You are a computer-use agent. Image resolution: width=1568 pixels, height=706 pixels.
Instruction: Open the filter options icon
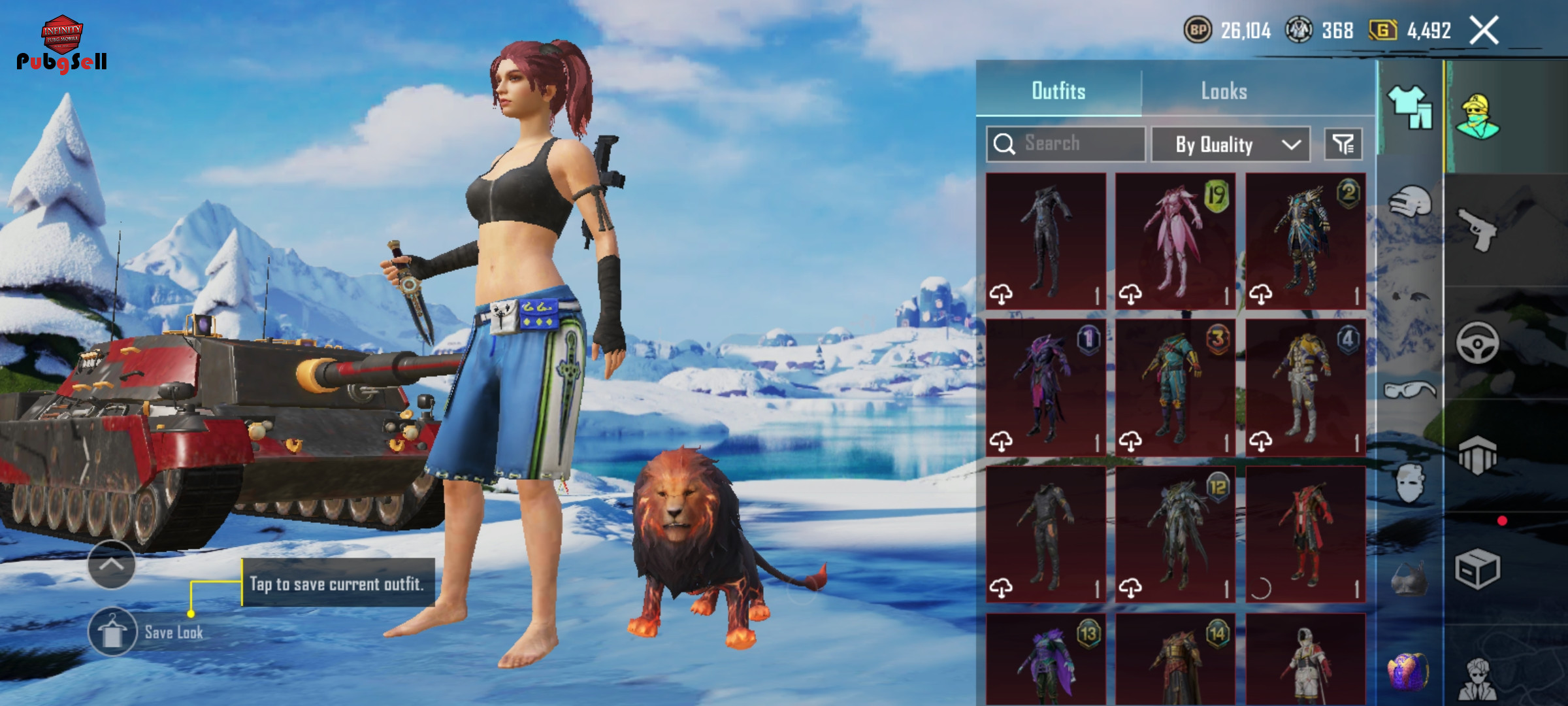coord(1343,144)
